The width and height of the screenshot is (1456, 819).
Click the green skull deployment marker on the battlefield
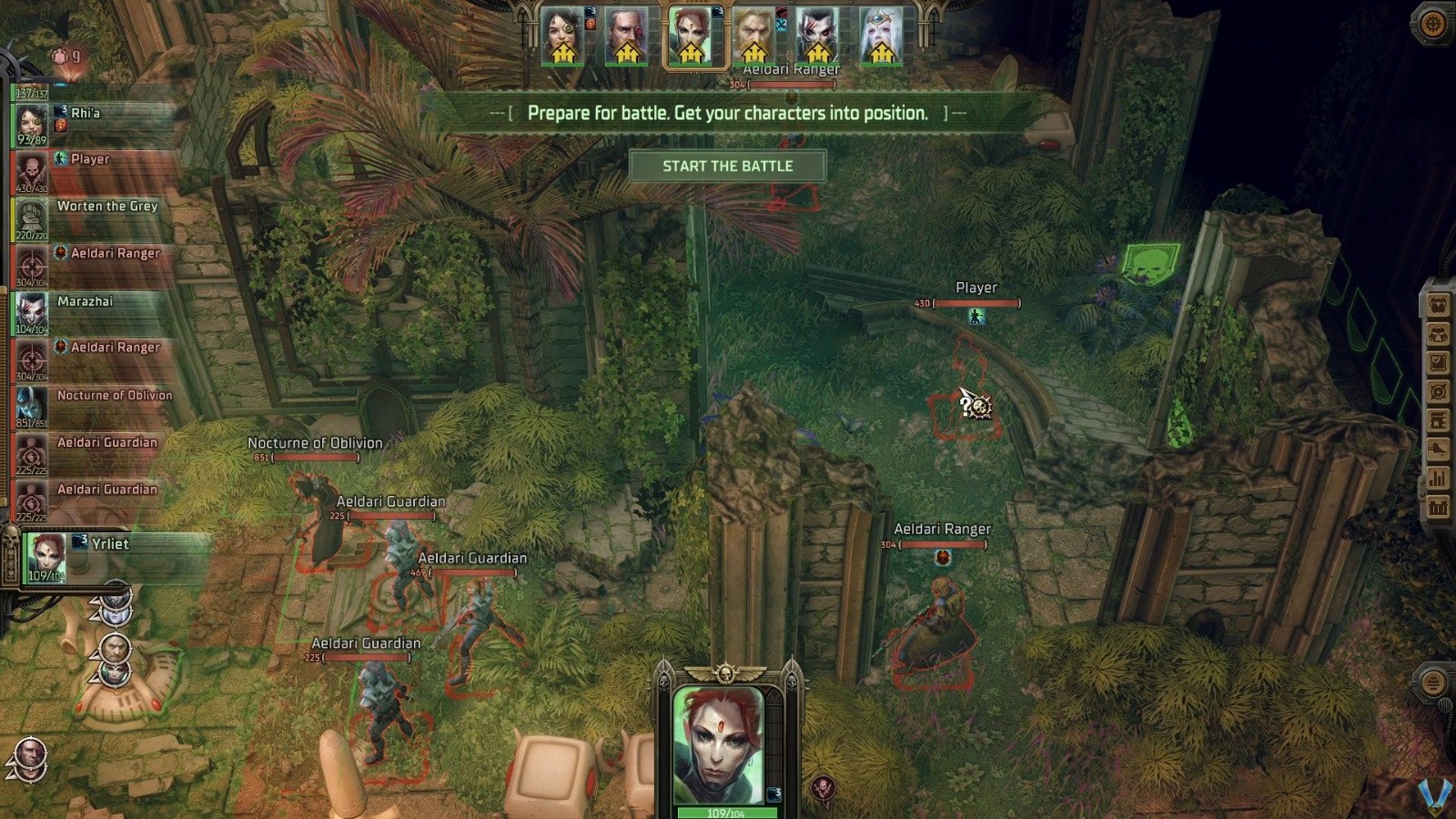coord(1148,266)
